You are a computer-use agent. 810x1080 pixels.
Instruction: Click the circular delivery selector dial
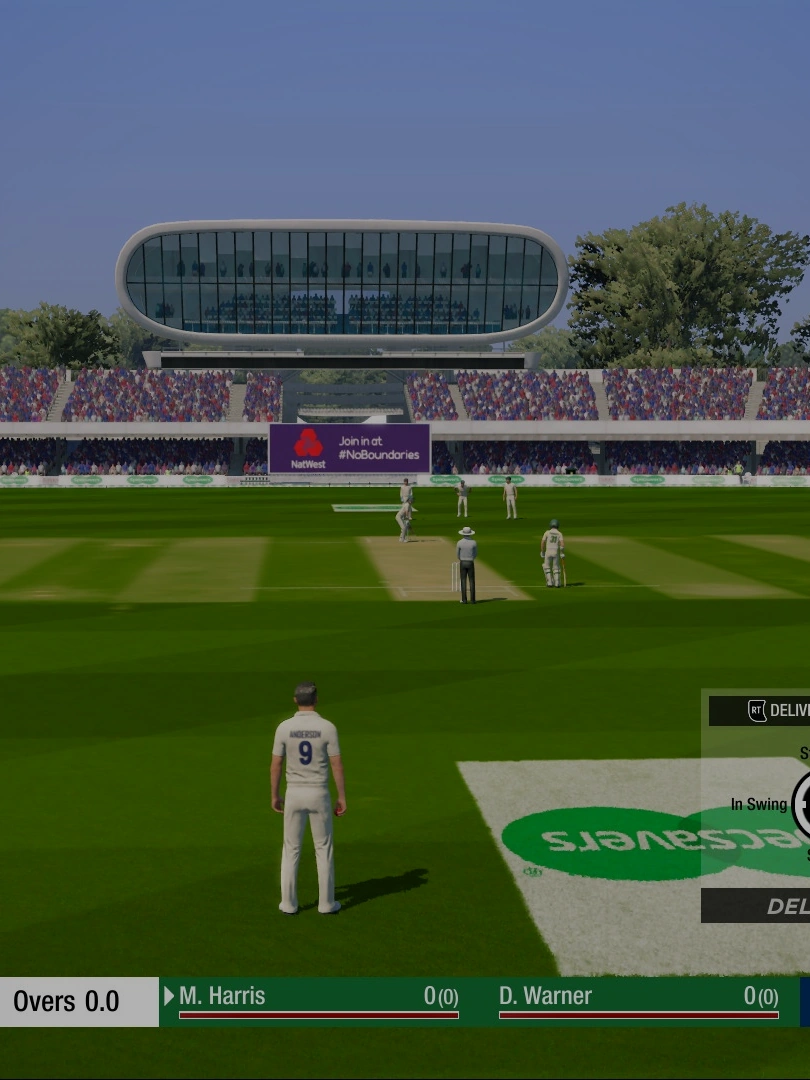coord(801,805)
